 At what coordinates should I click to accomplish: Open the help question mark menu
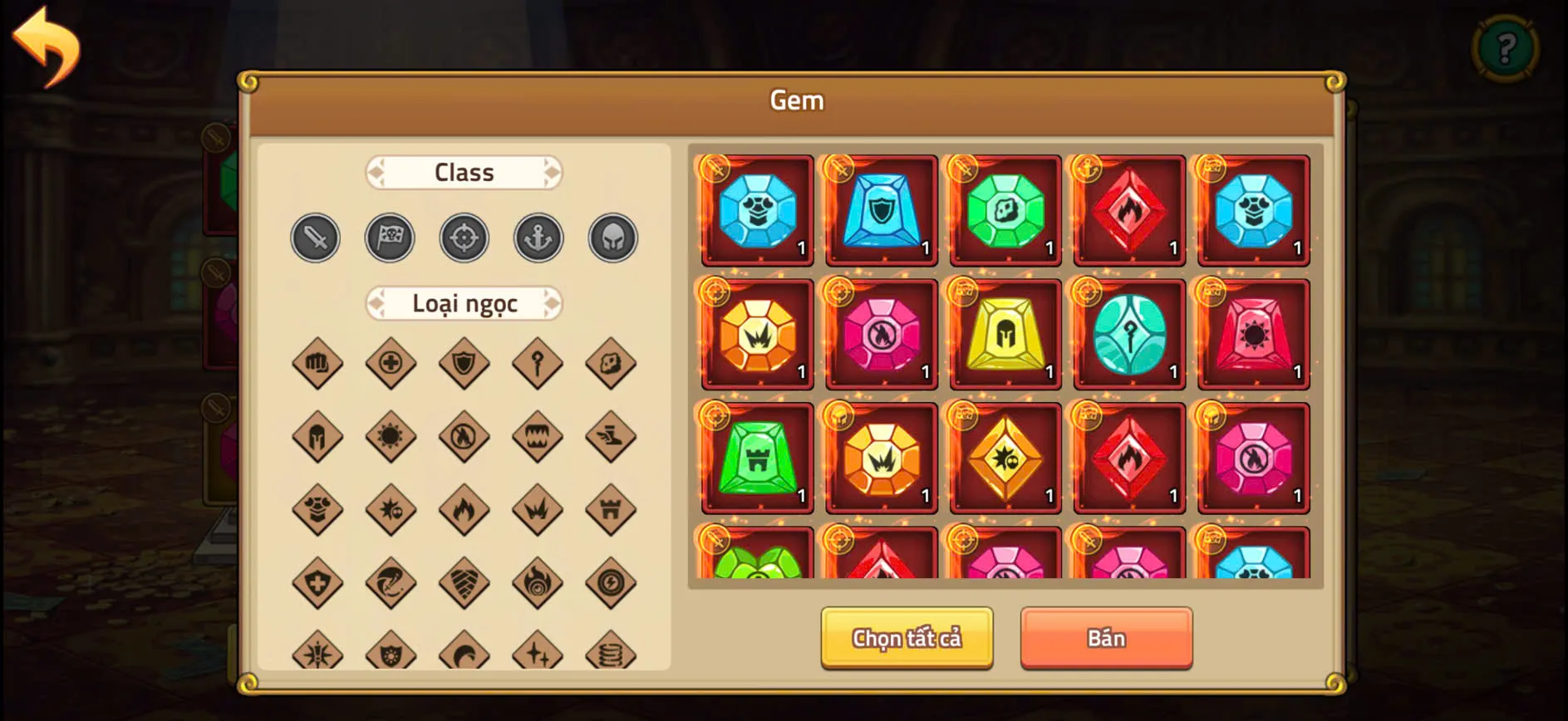1507,47
